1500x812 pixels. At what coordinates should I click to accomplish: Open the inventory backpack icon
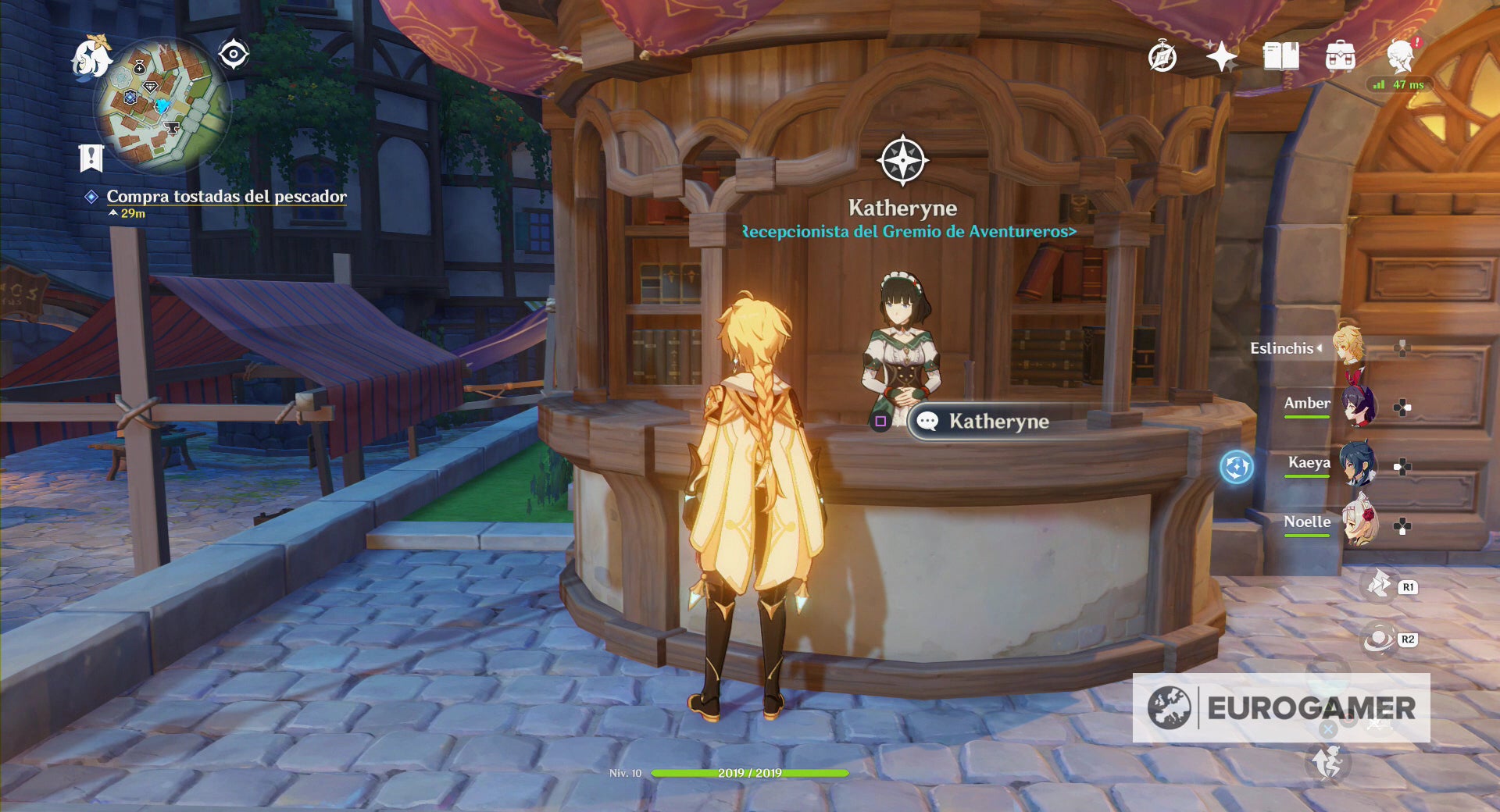tap(1340, 57)
